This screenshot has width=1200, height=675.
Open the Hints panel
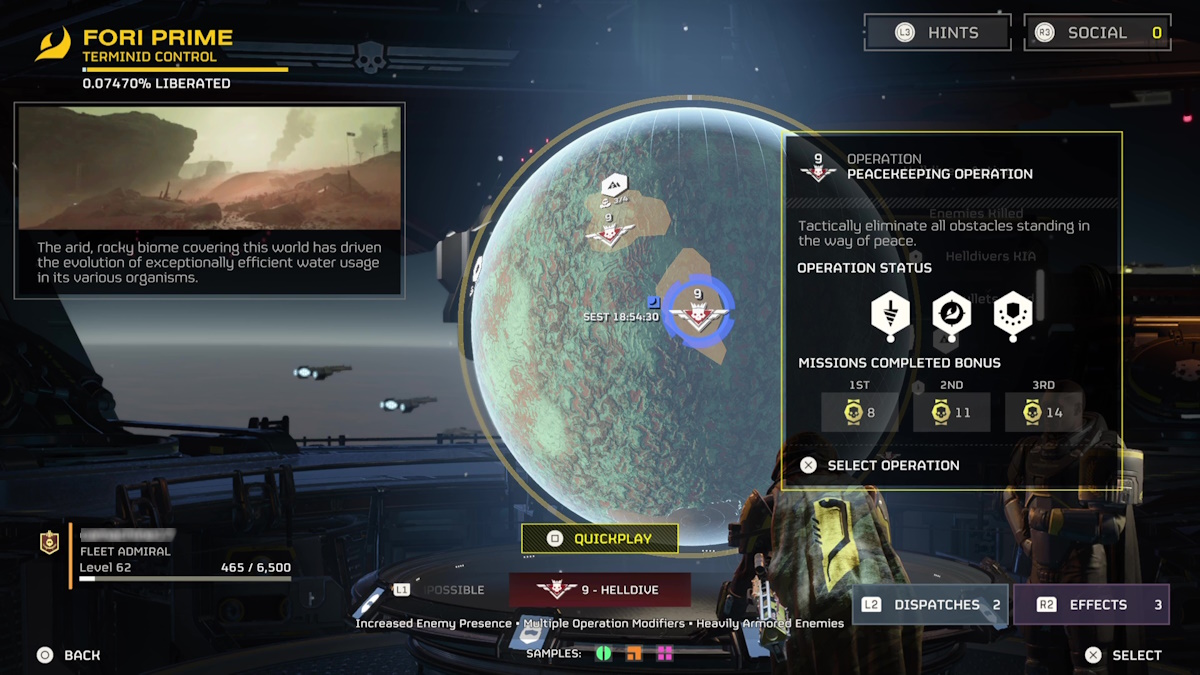(937, 33)
